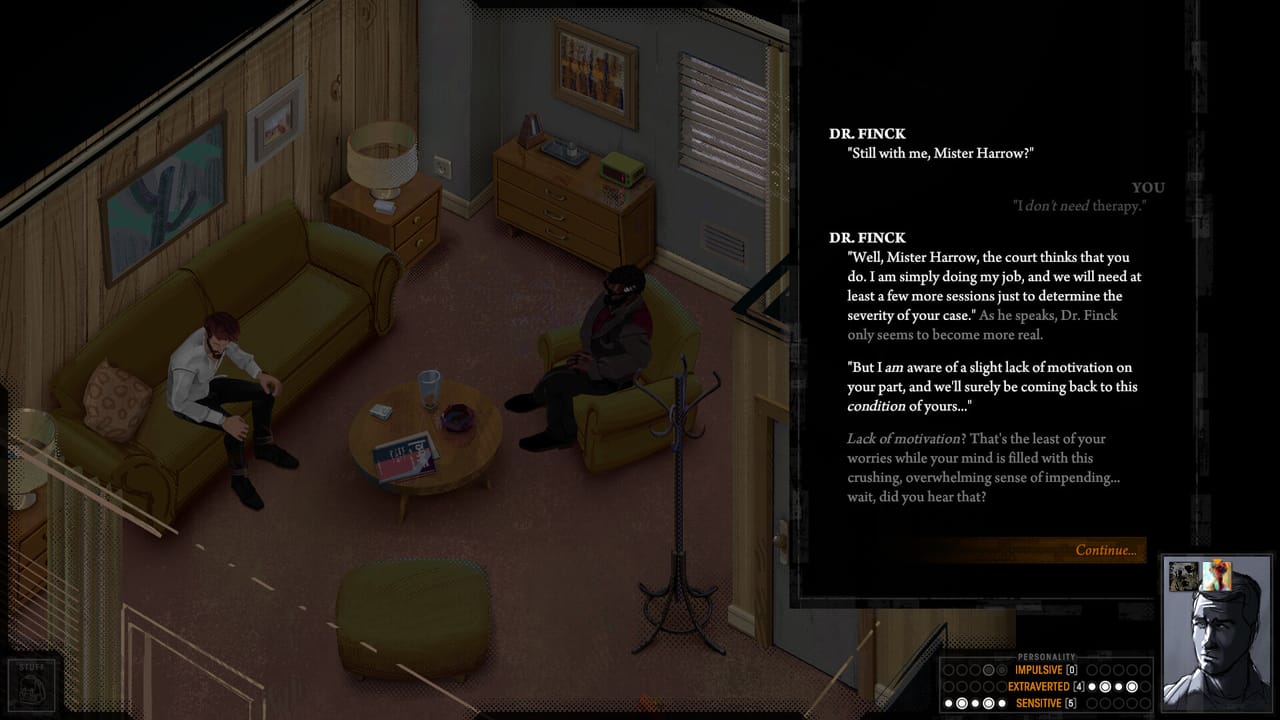Click the YOU speaker label
The image size is (1280, 720).
pyautogui.click(x=1149, y=187)
